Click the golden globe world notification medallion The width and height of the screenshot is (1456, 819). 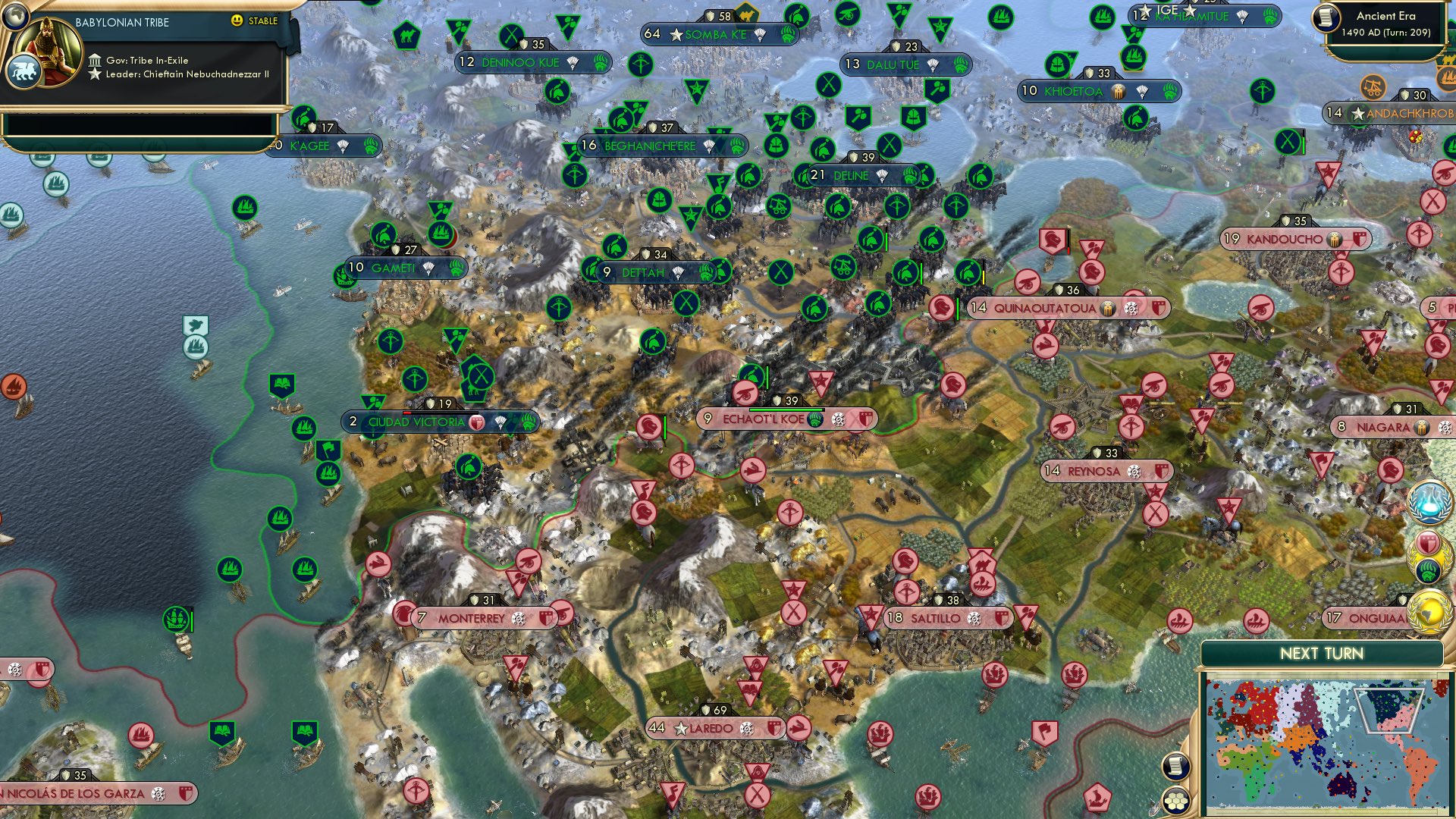tap(1428, 611)
